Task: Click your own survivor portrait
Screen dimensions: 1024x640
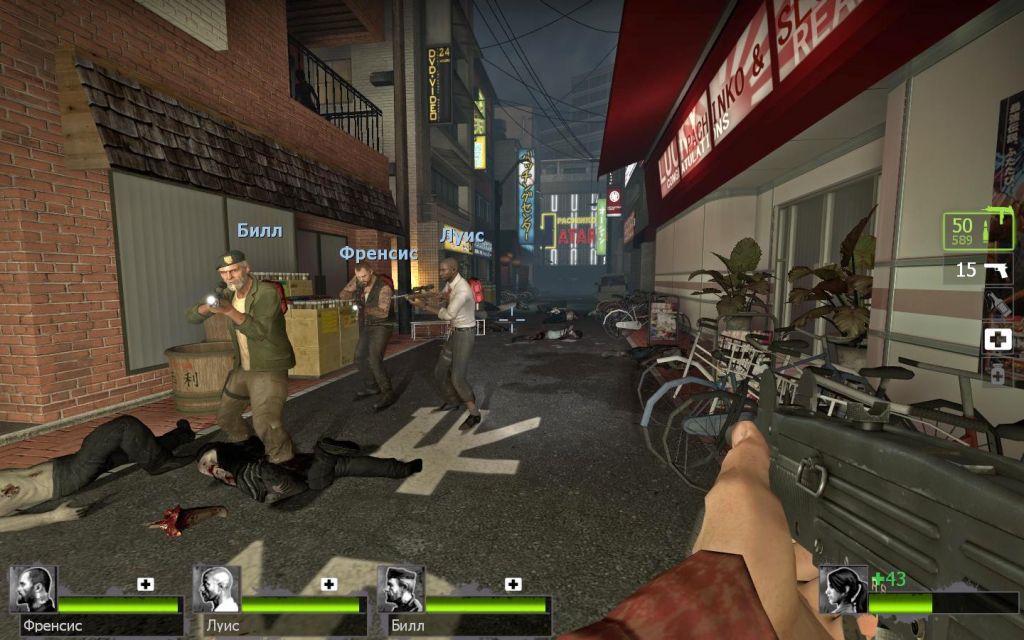Action: [842, 590]
